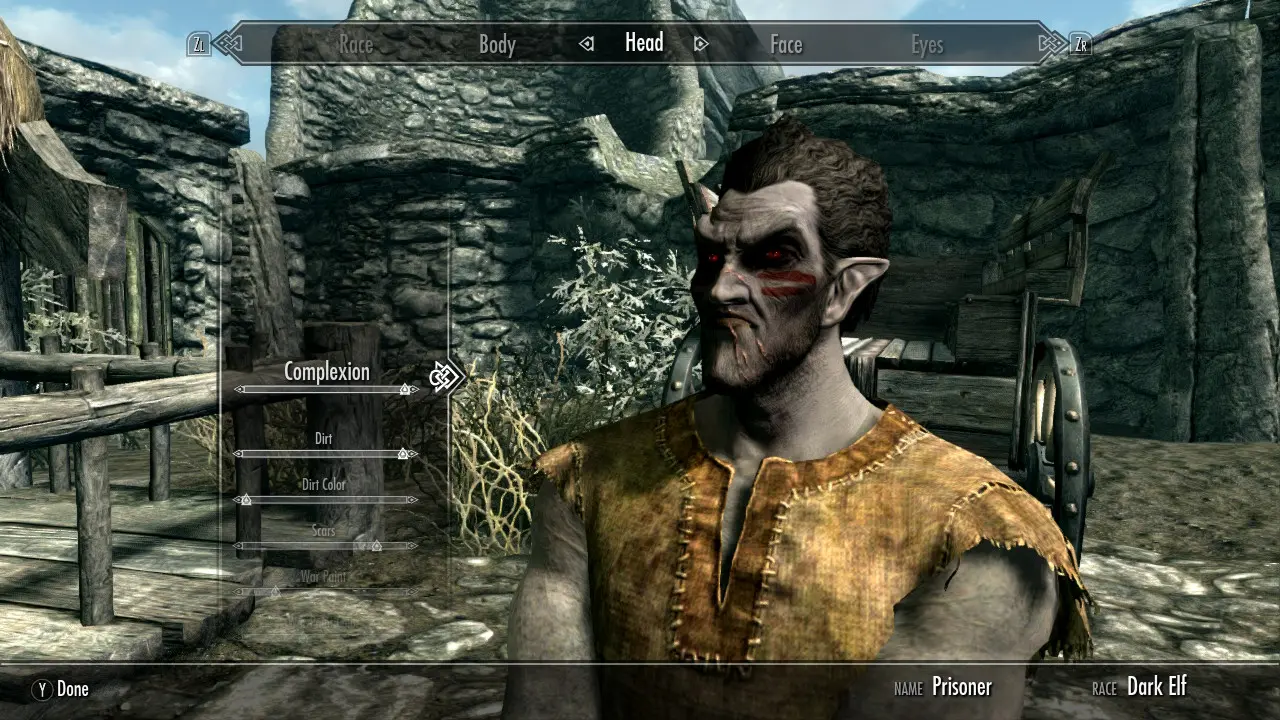Show the Eyes tab
Image resolution: width=1280 pixels, height=720 pixels.
[x=927, y=44]
